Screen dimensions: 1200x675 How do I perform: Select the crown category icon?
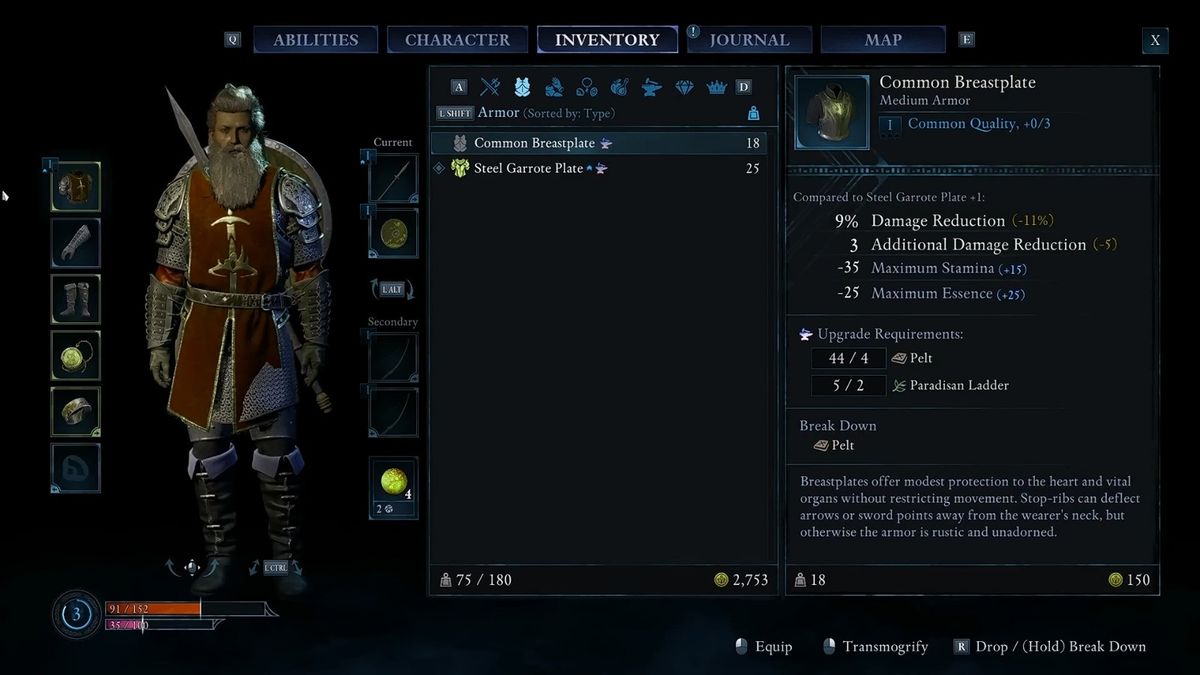(716, 87)
